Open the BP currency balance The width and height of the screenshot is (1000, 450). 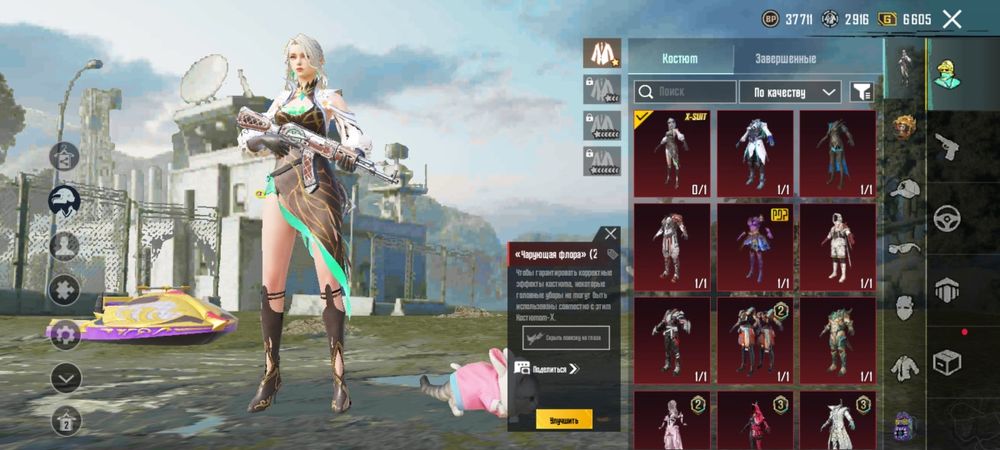[x=787, y=19]
